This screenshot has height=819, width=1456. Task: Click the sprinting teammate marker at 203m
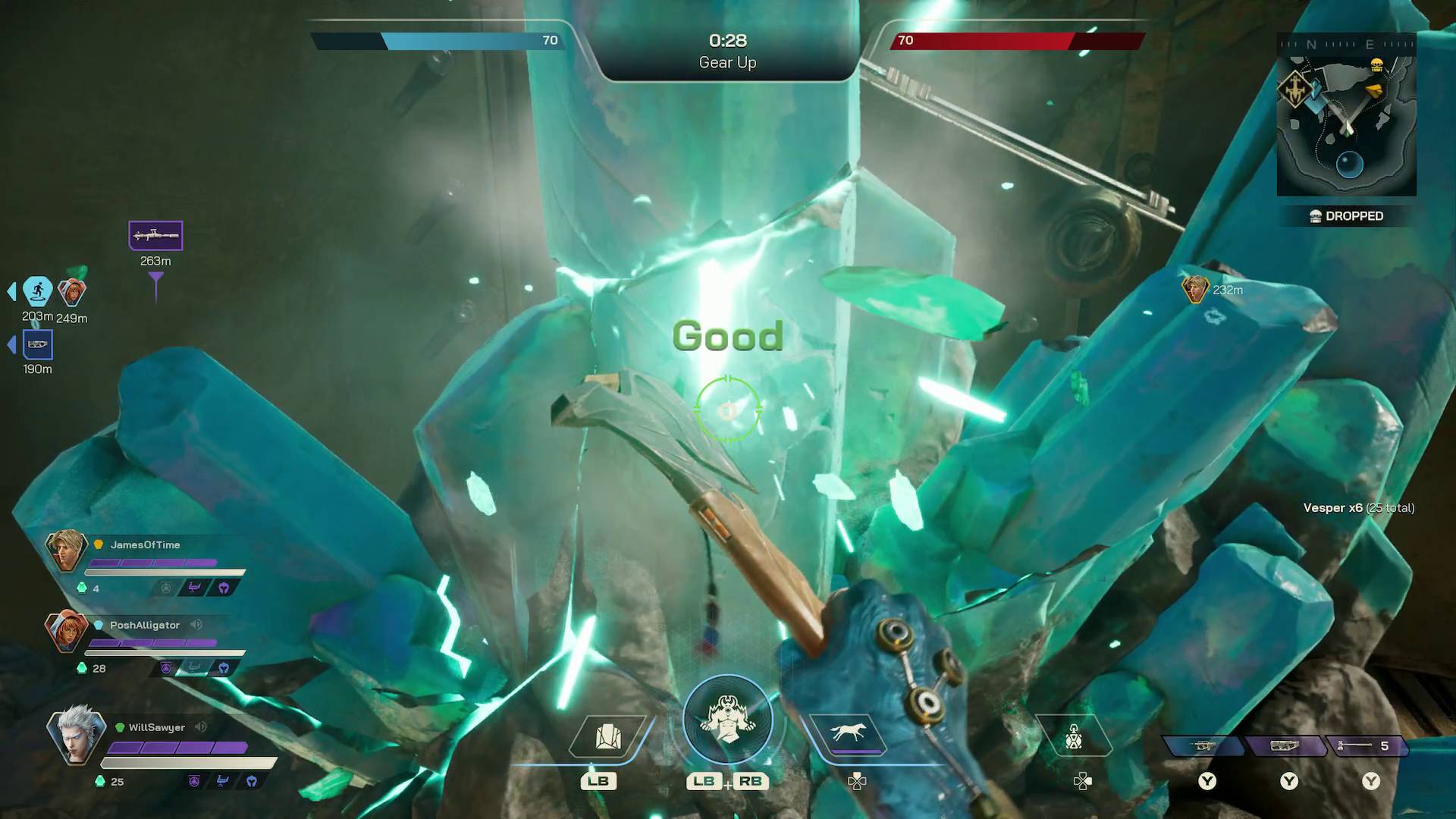39,289
